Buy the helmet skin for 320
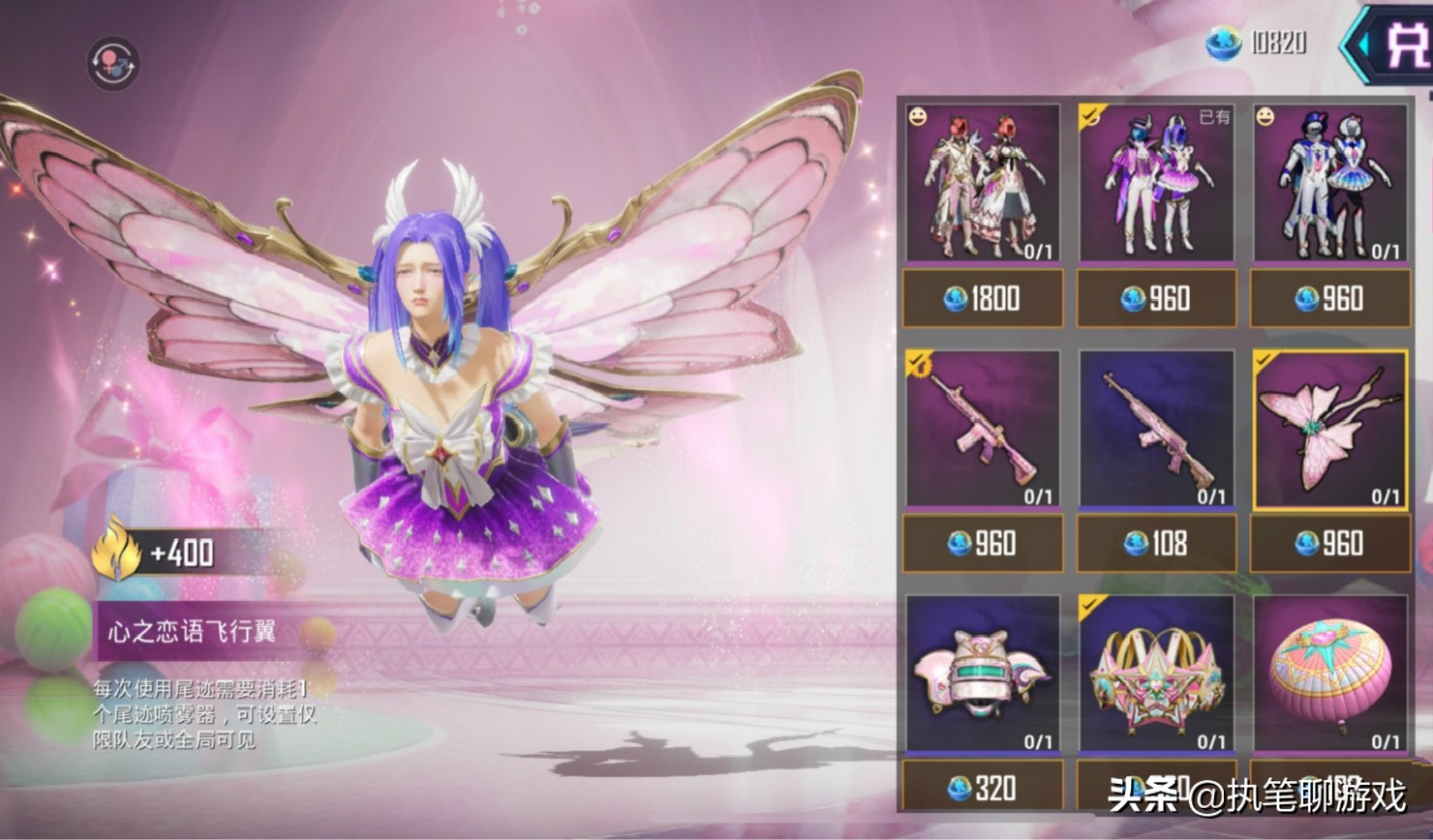The width and height of the screenshot is (1433, 840). click(x=983, y=788)
